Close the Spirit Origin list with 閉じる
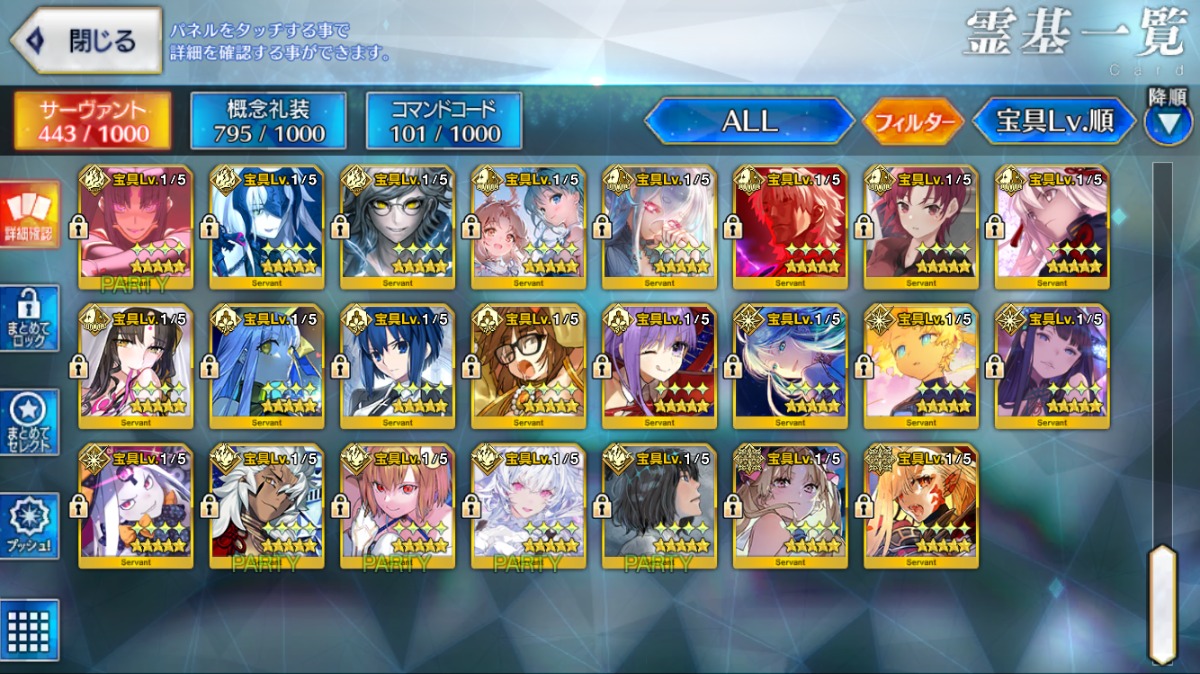Image resolution: width=1200 pixels, height=674 pixels. coord(86,41)
